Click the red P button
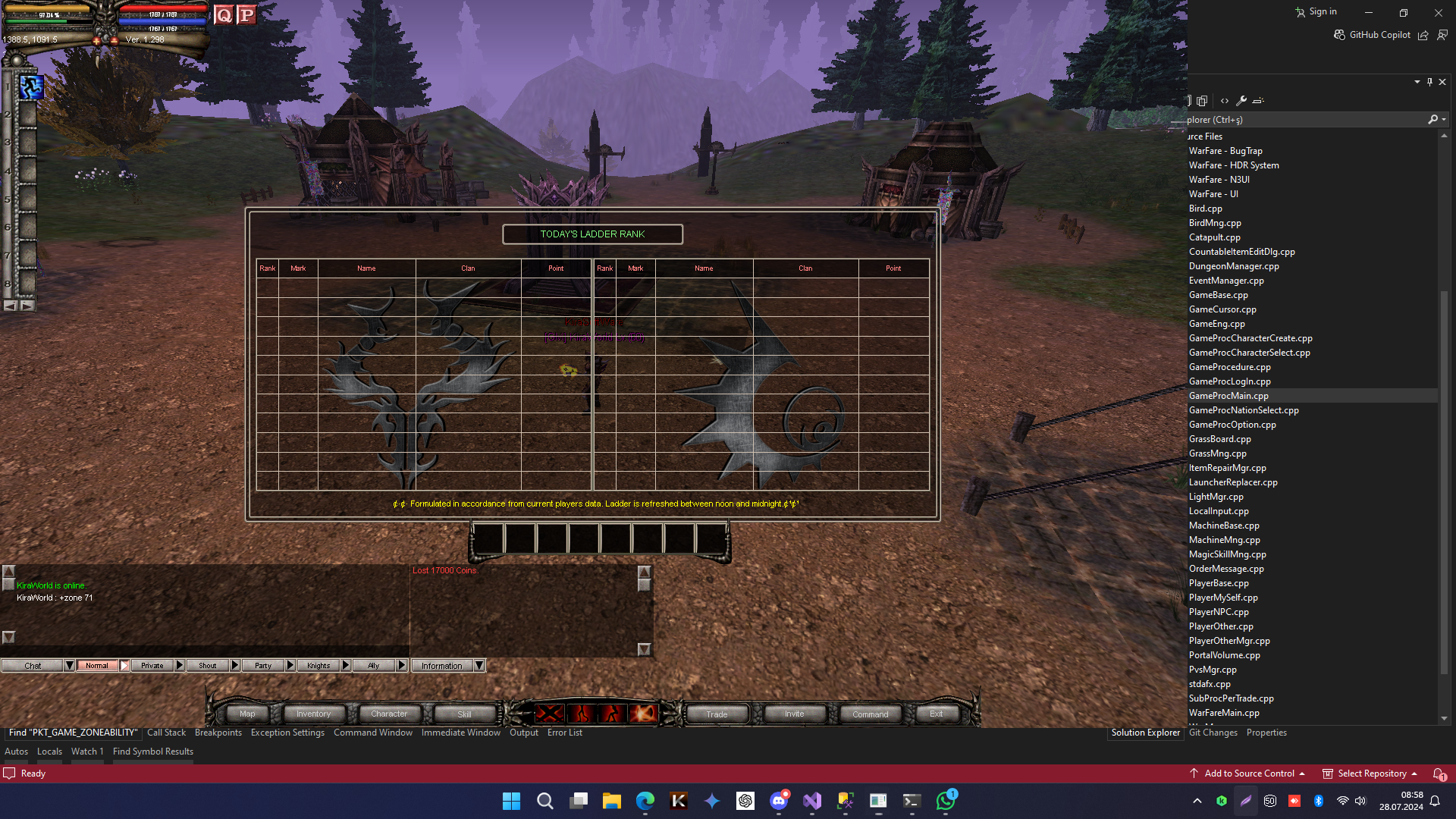This screenshot has width=1456, height=819. [x=246, y=15]
